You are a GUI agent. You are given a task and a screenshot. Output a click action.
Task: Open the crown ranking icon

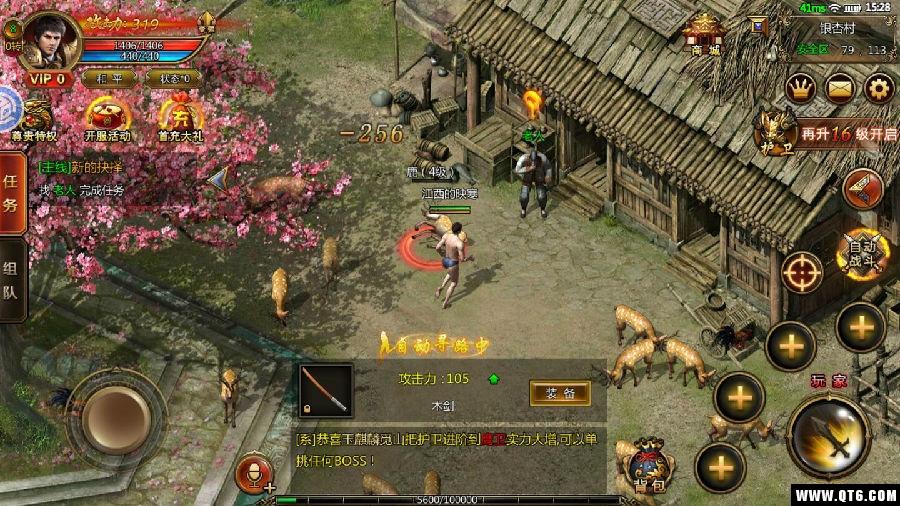pos(801,88)
